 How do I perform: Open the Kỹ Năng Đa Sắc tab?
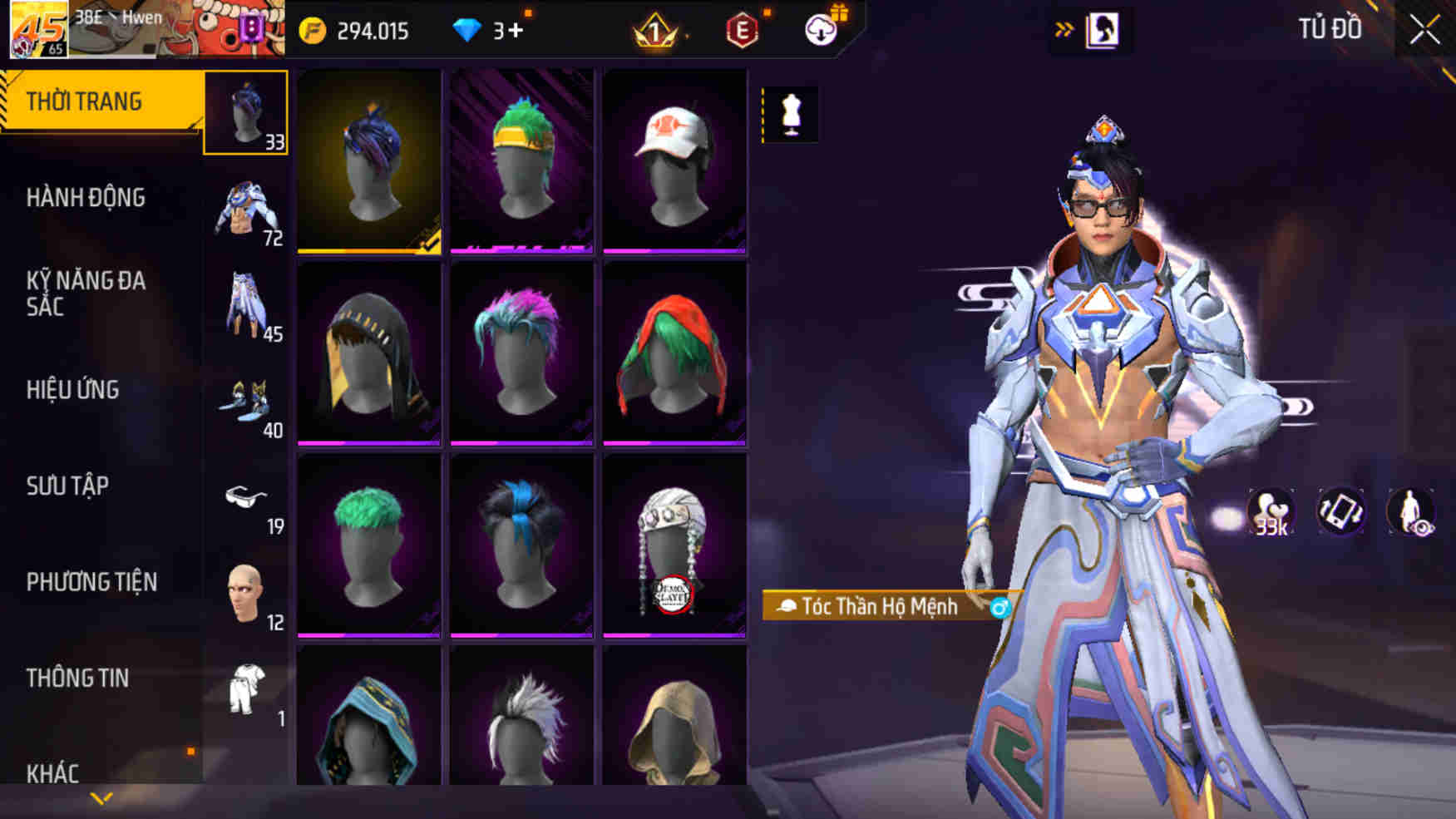pyautogui.click(x=86, y=293)
